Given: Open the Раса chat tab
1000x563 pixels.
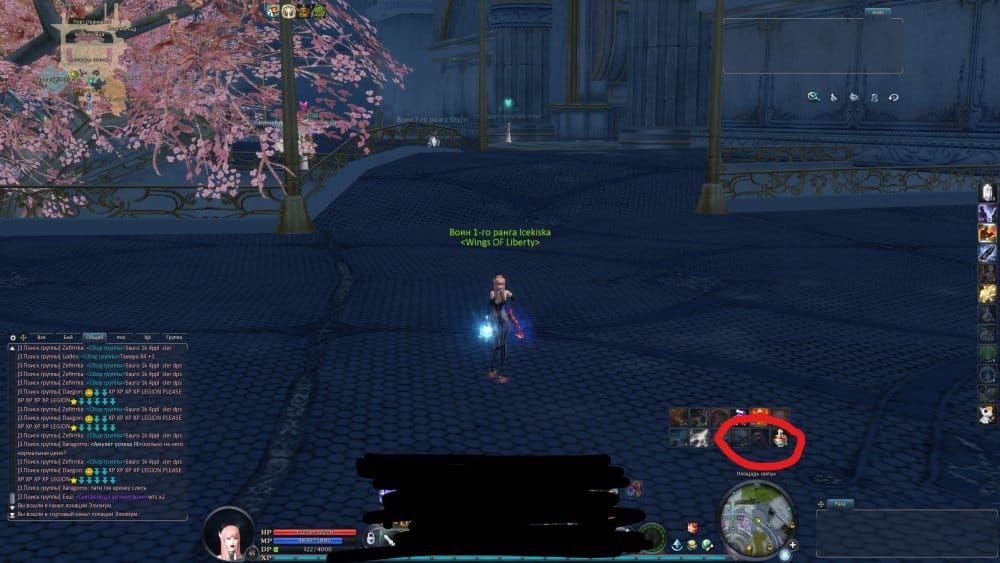Looking at the screenshot, I should point(842,503).
